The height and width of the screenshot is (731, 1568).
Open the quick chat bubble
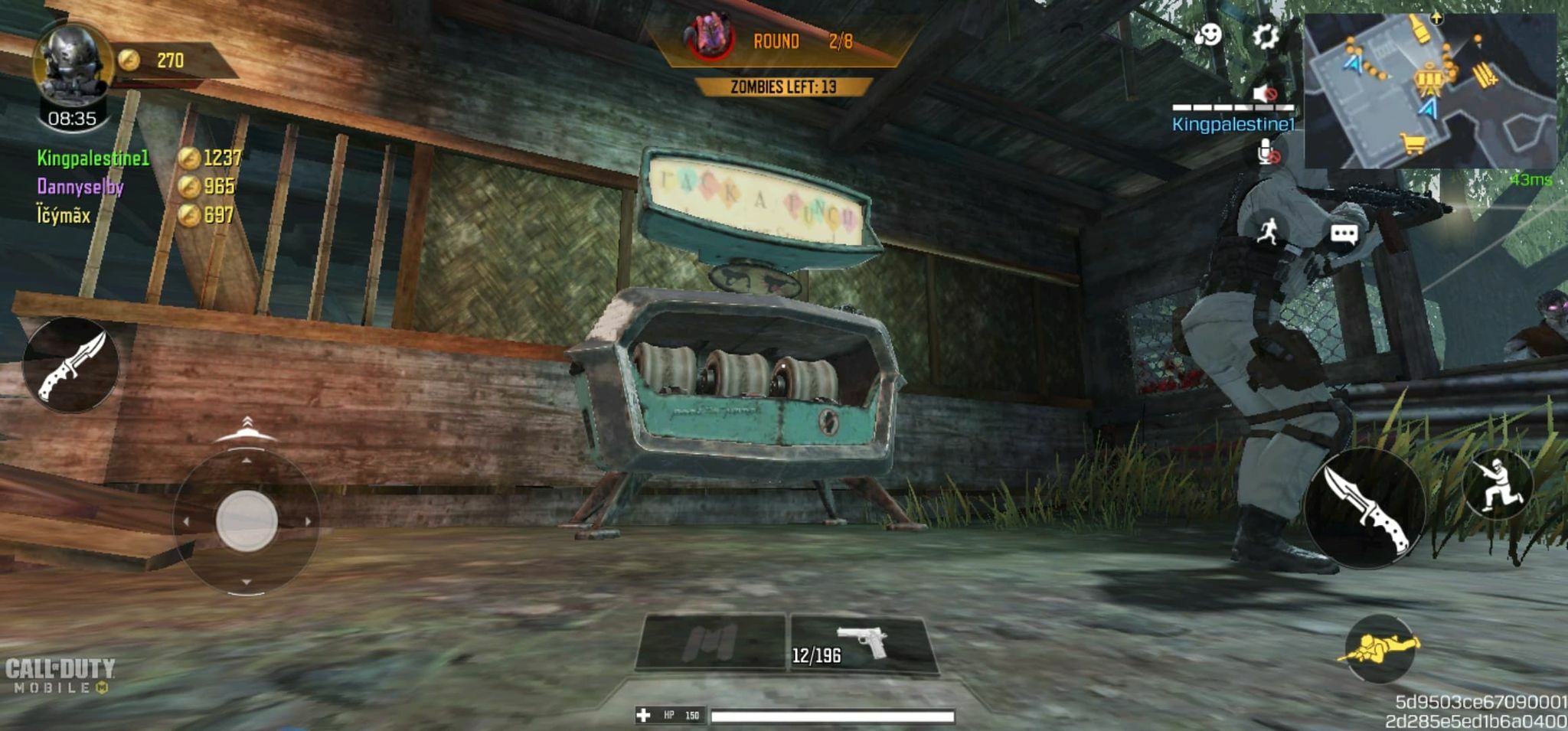tap(1344, 233)
